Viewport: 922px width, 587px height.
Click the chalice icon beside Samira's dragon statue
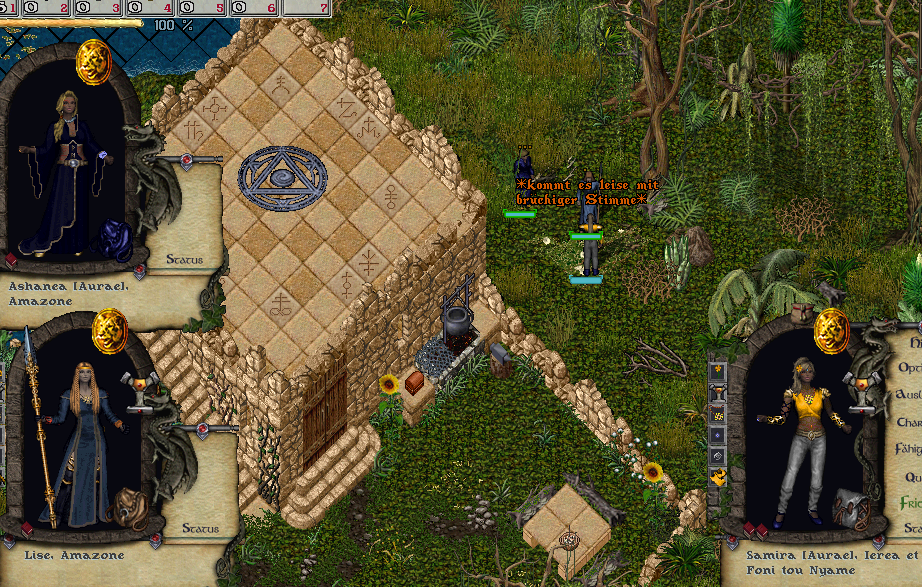(x=859, y=385)
